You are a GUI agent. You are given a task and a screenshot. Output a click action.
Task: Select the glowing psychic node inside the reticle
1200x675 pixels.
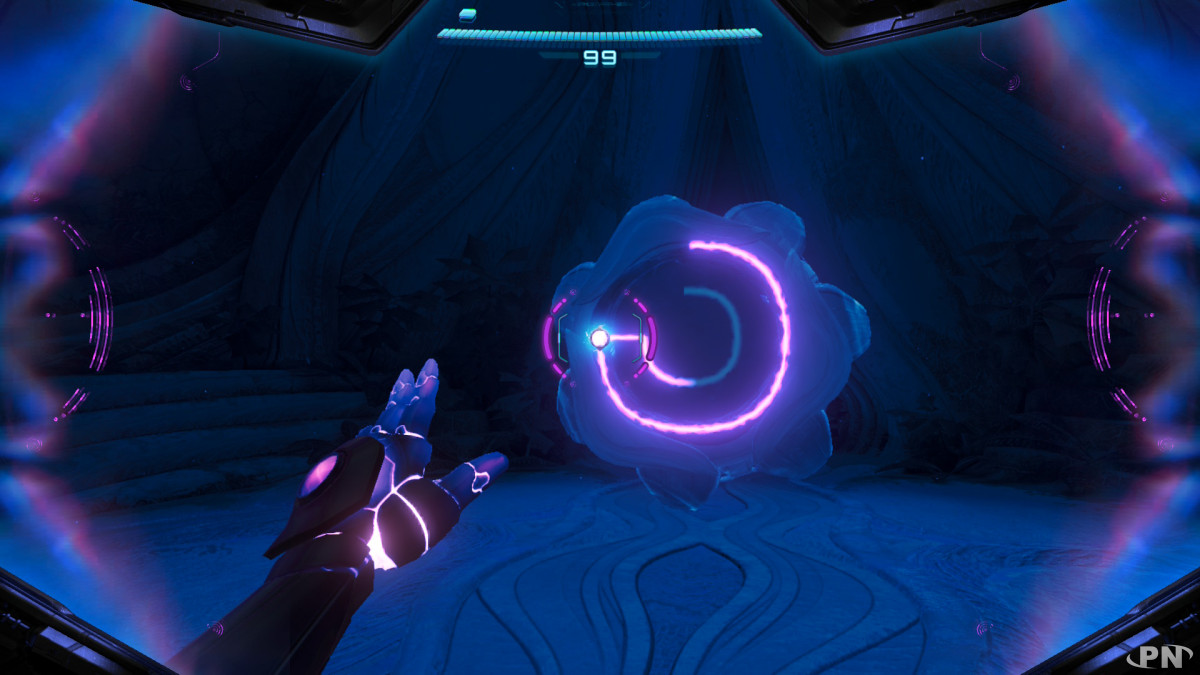[599, 338]
